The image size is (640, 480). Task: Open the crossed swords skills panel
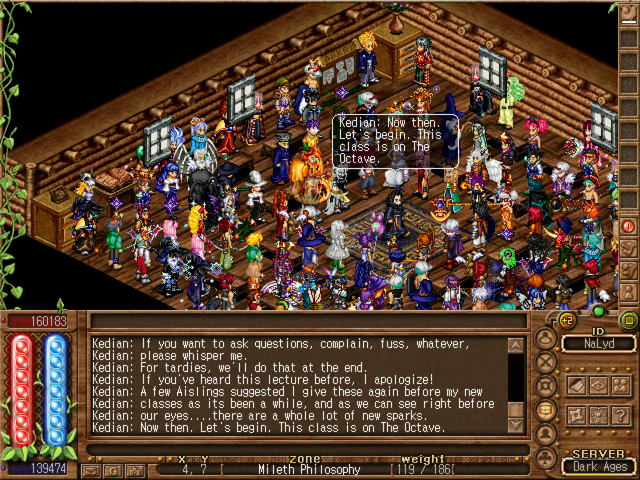(546, 360)
